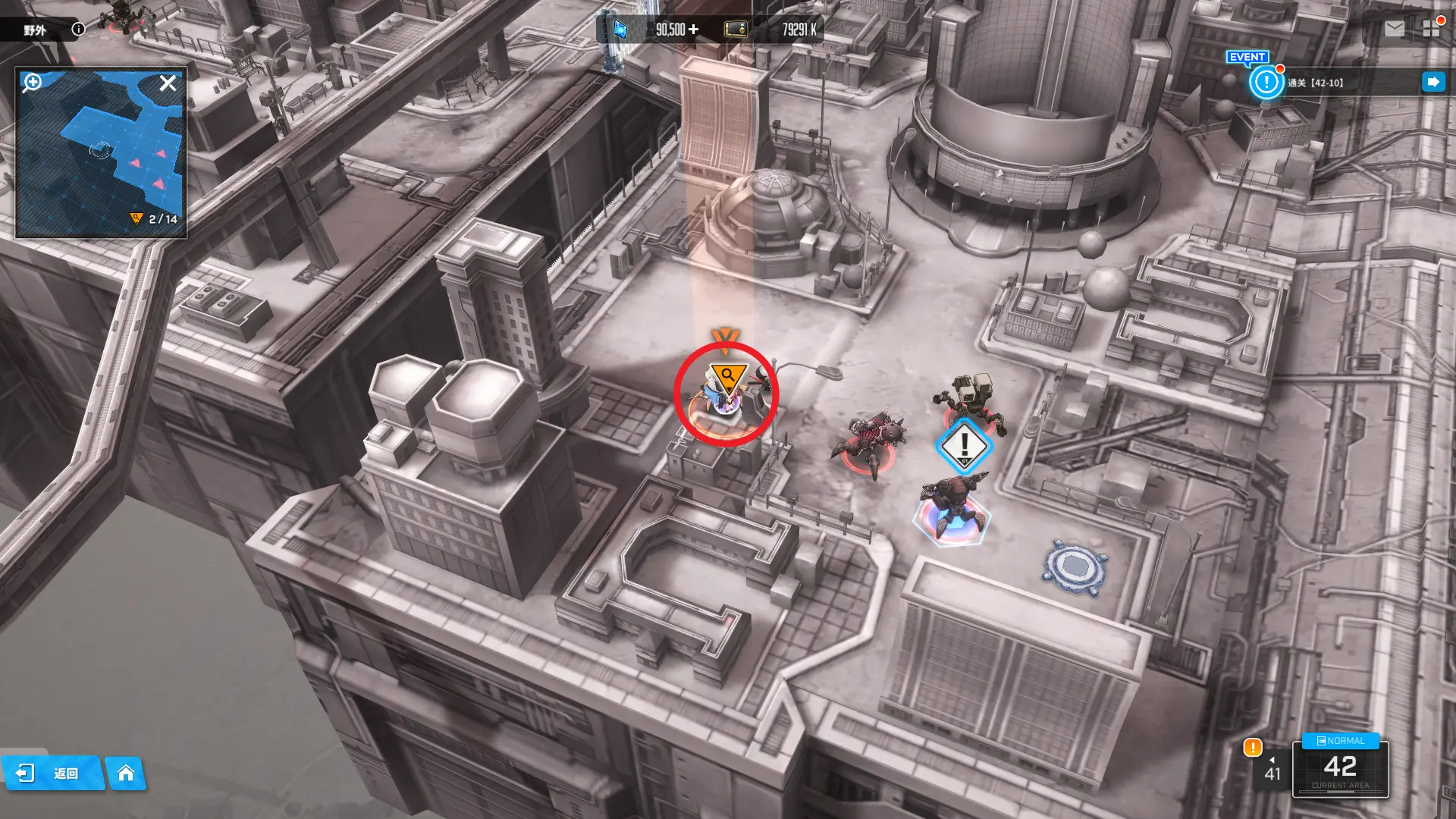Viewport: 1456px width, 819px height.
Task: Go to mission 通关 42-10 via arrow
Action: coord(1432,82)
